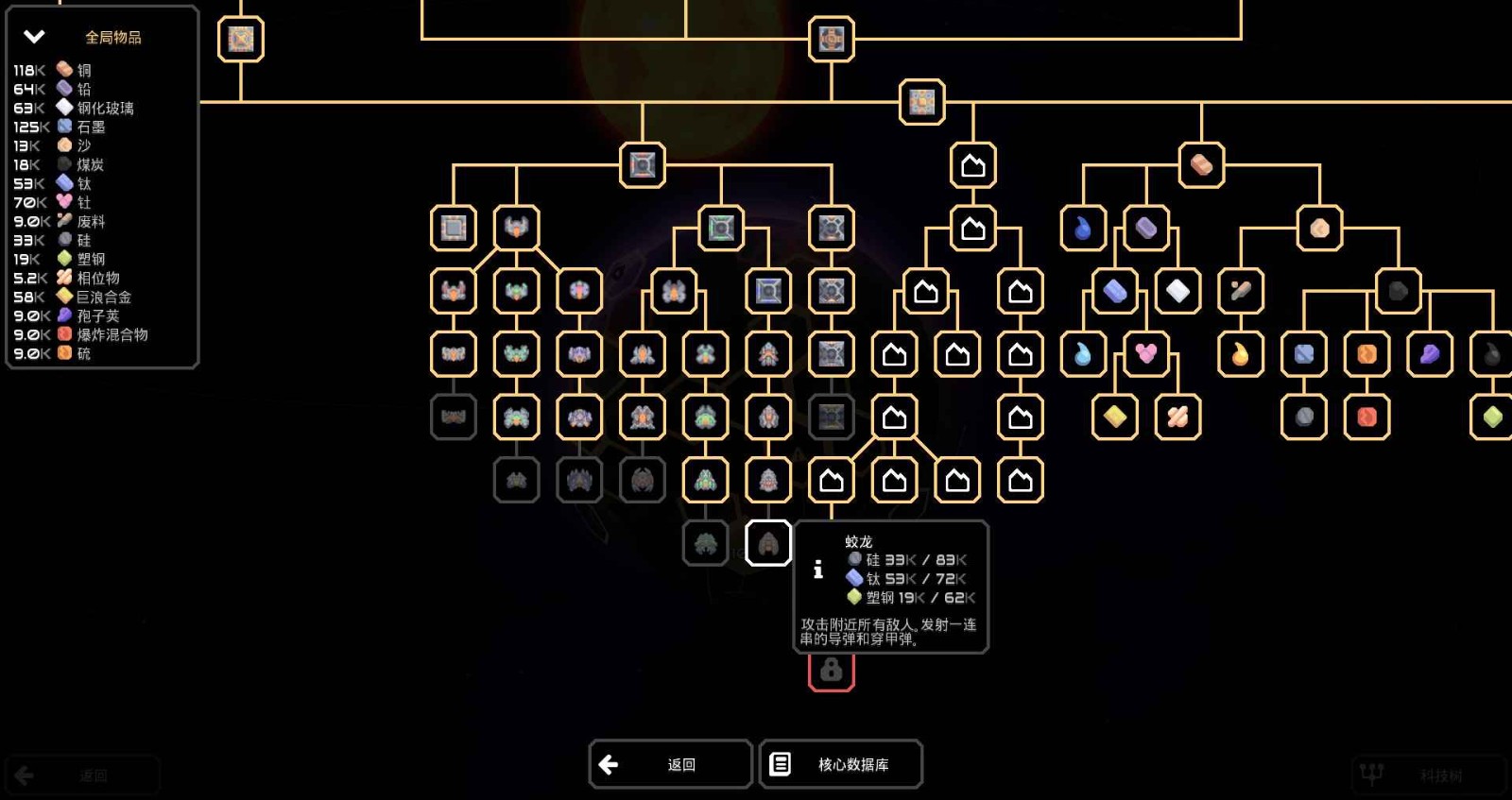Select the yellow phase fabric diamond node
The width and height of the screenshot is (1512, 800).
1113,416
